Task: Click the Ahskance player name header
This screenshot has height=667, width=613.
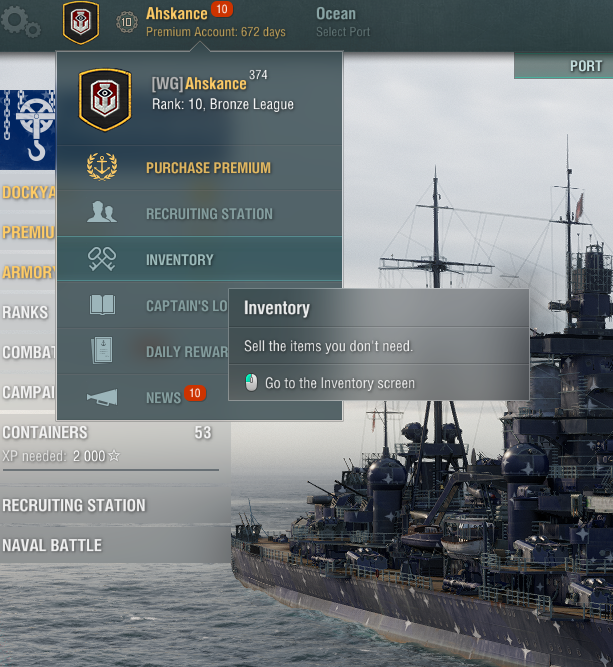Action: click(177, 13)
